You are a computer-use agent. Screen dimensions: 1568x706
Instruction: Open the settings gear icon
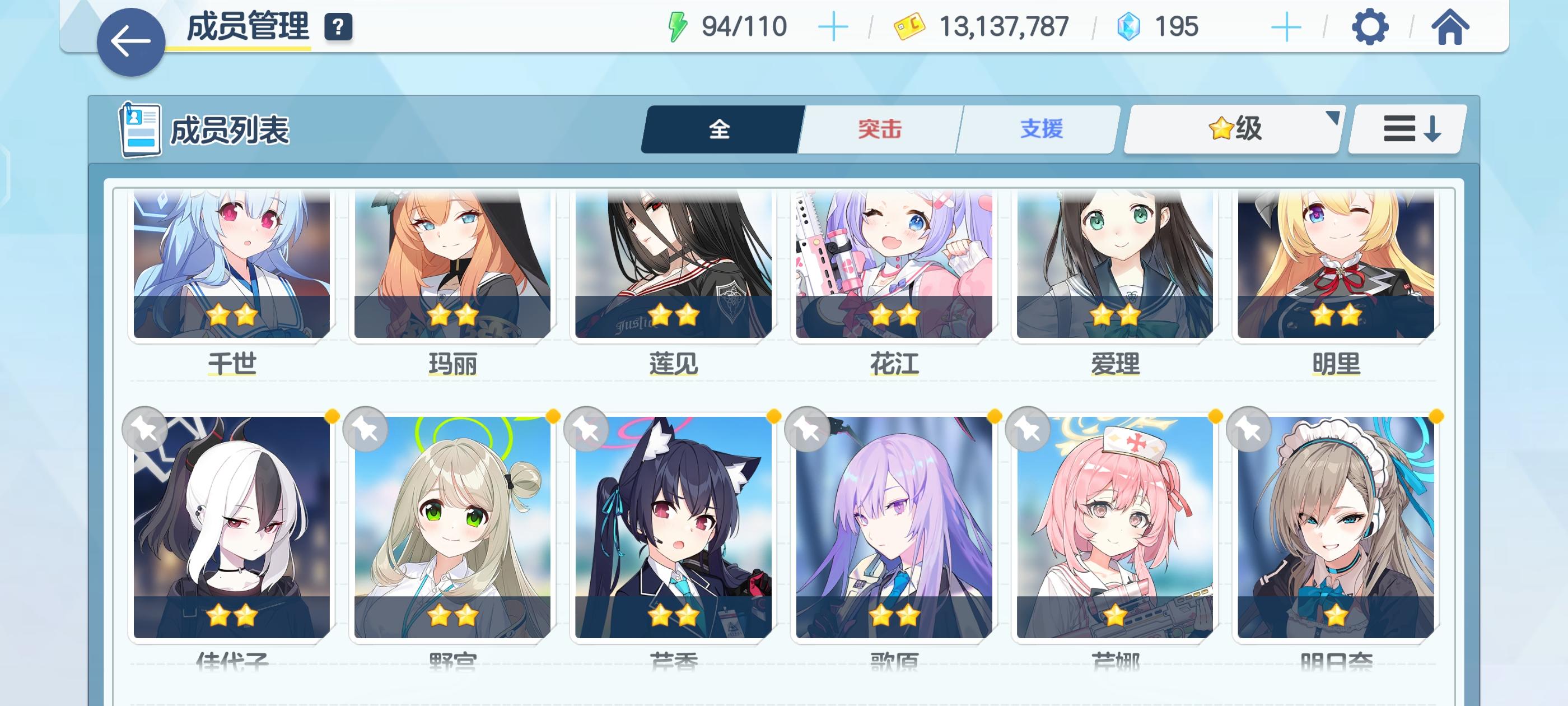coord(1370,27)
